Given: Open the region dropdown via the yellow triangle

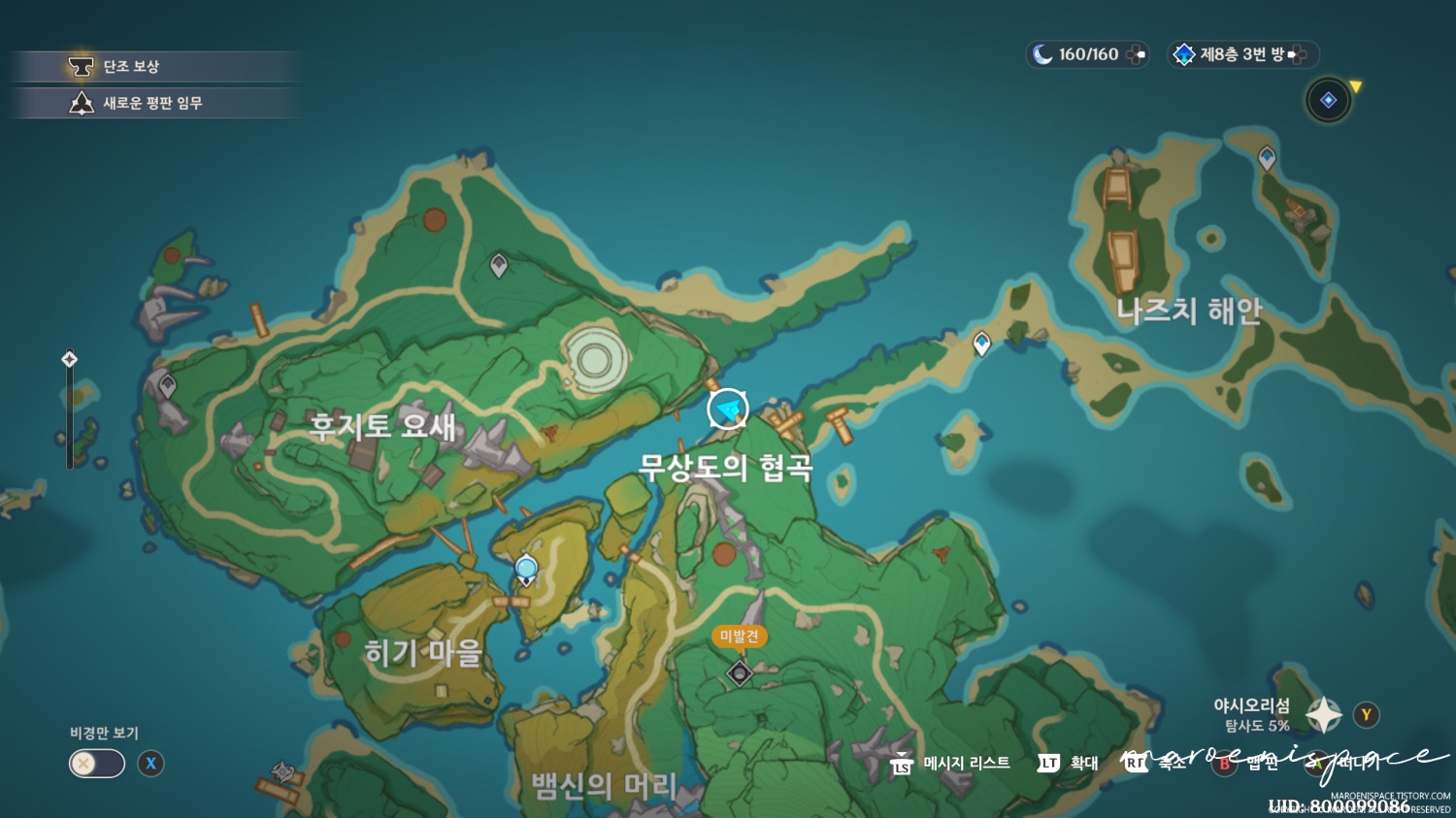Looking at the screenshot, I should point(1356,87).
